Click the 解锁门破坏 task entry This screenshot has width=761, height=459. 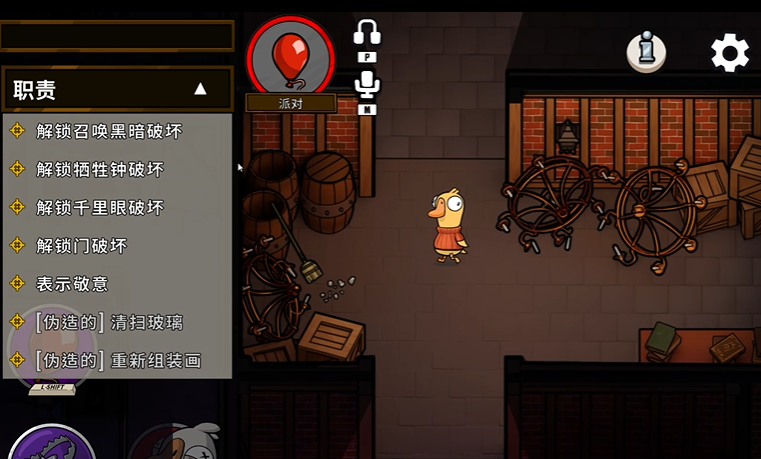tap(82, 245)
